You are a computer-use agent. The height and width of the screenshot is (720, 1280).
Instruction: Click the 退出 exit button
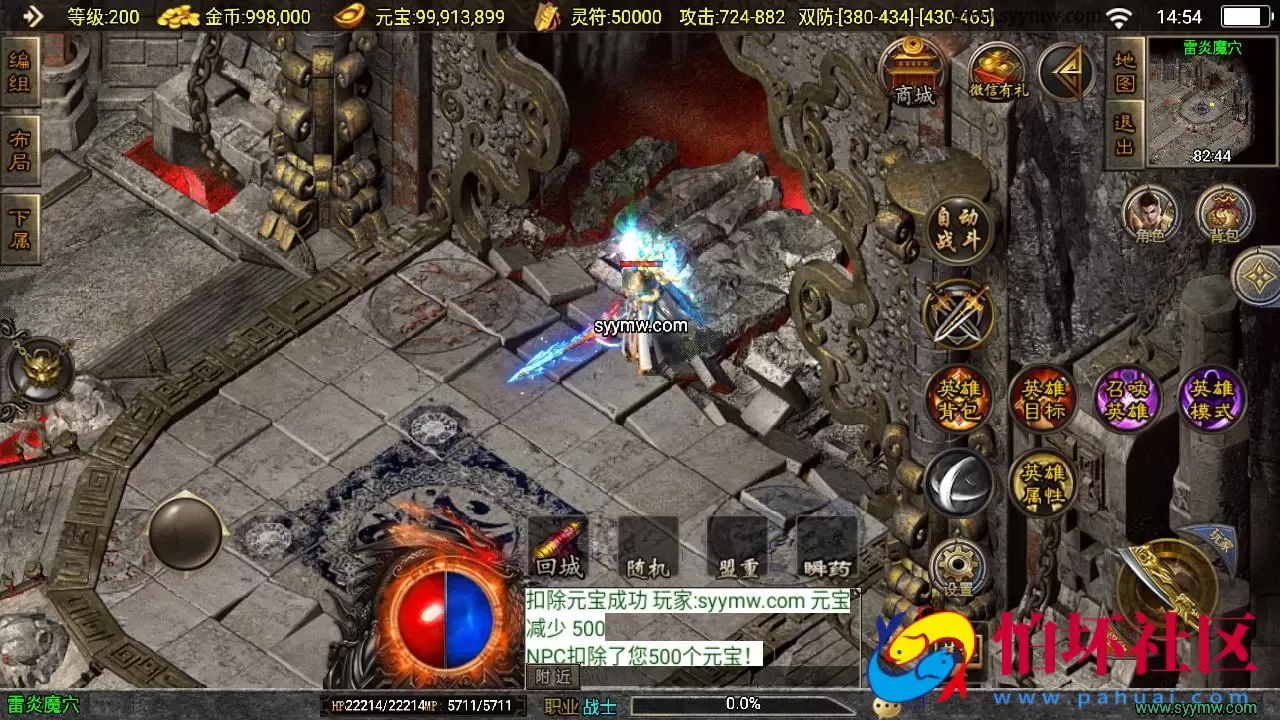tap(1125, 135)
